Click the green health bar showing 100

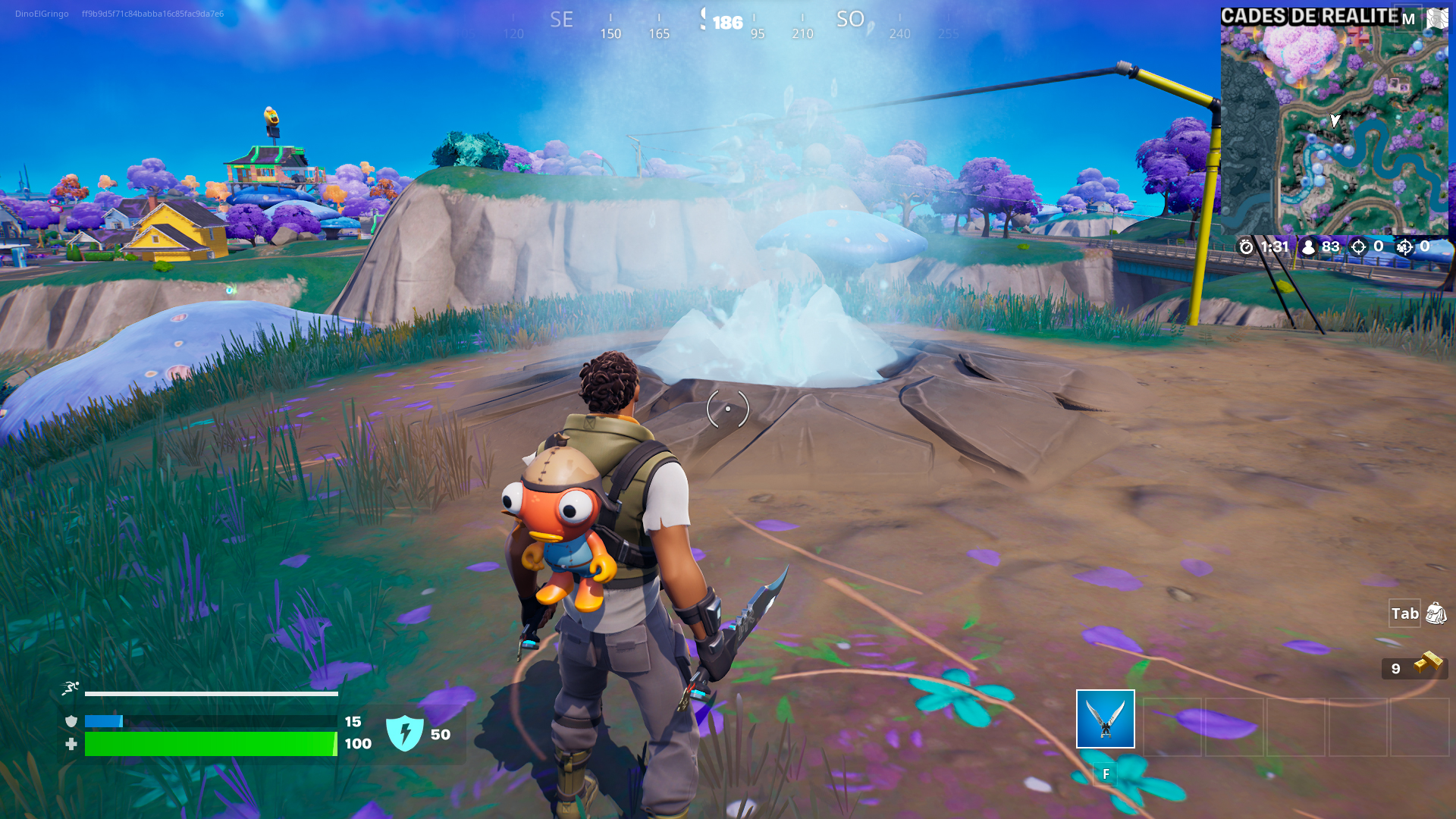tap(212, 744)
